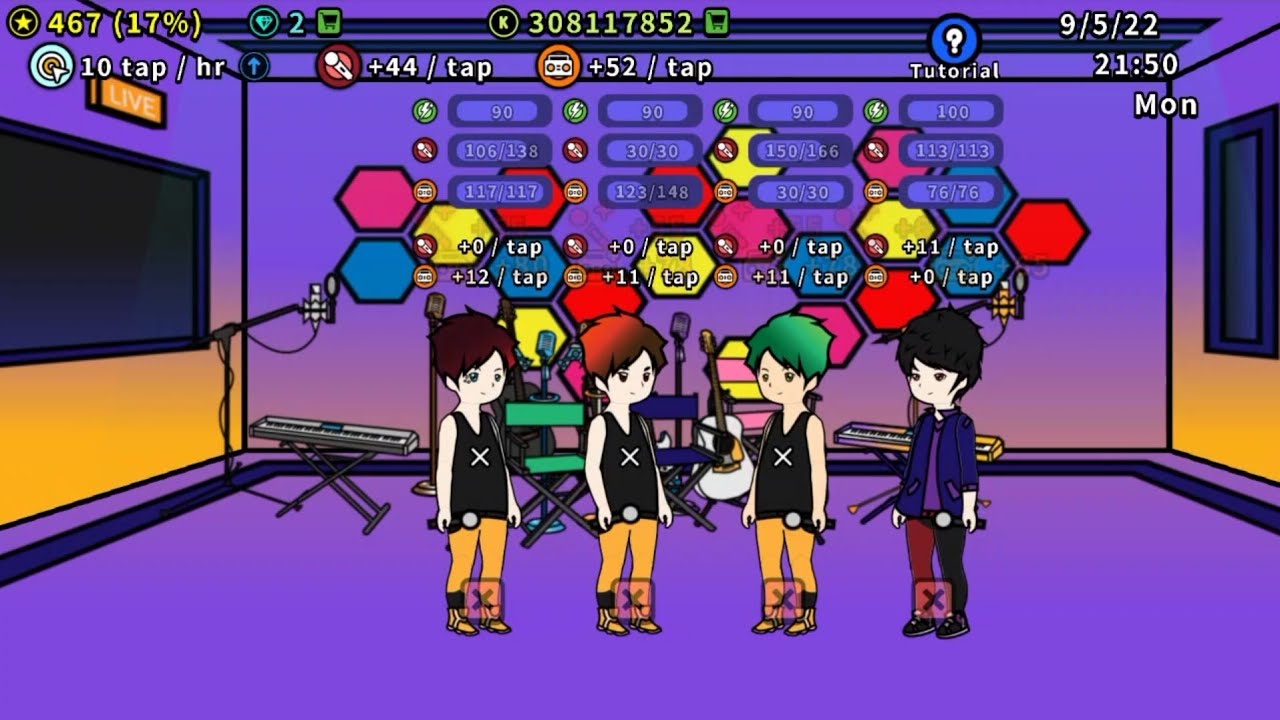The height and width of the screenshot is (720, 1280).
Task: Remove the black-haired member with his X
Action: (x=932, y=600)
